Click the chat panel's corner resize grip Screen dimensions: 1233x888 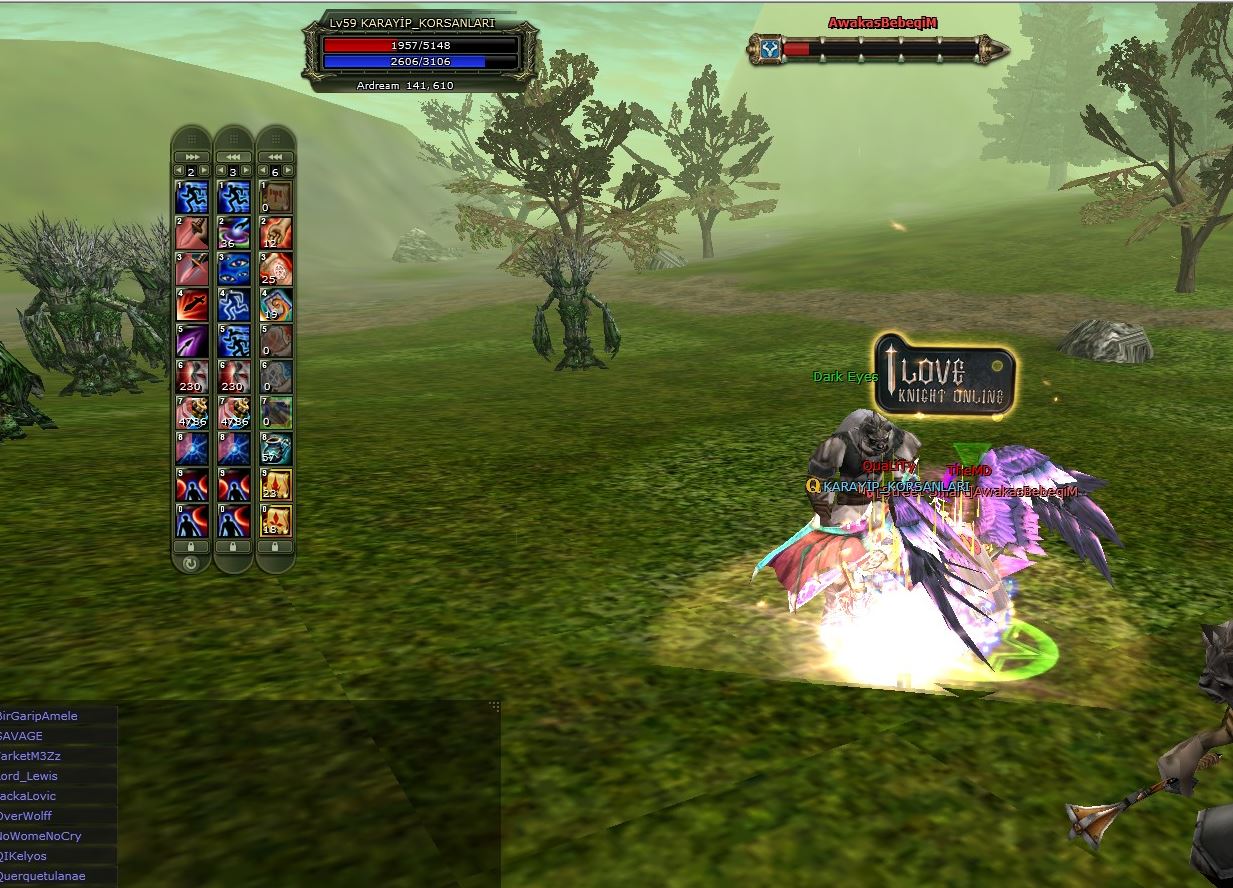pos(493,706)
